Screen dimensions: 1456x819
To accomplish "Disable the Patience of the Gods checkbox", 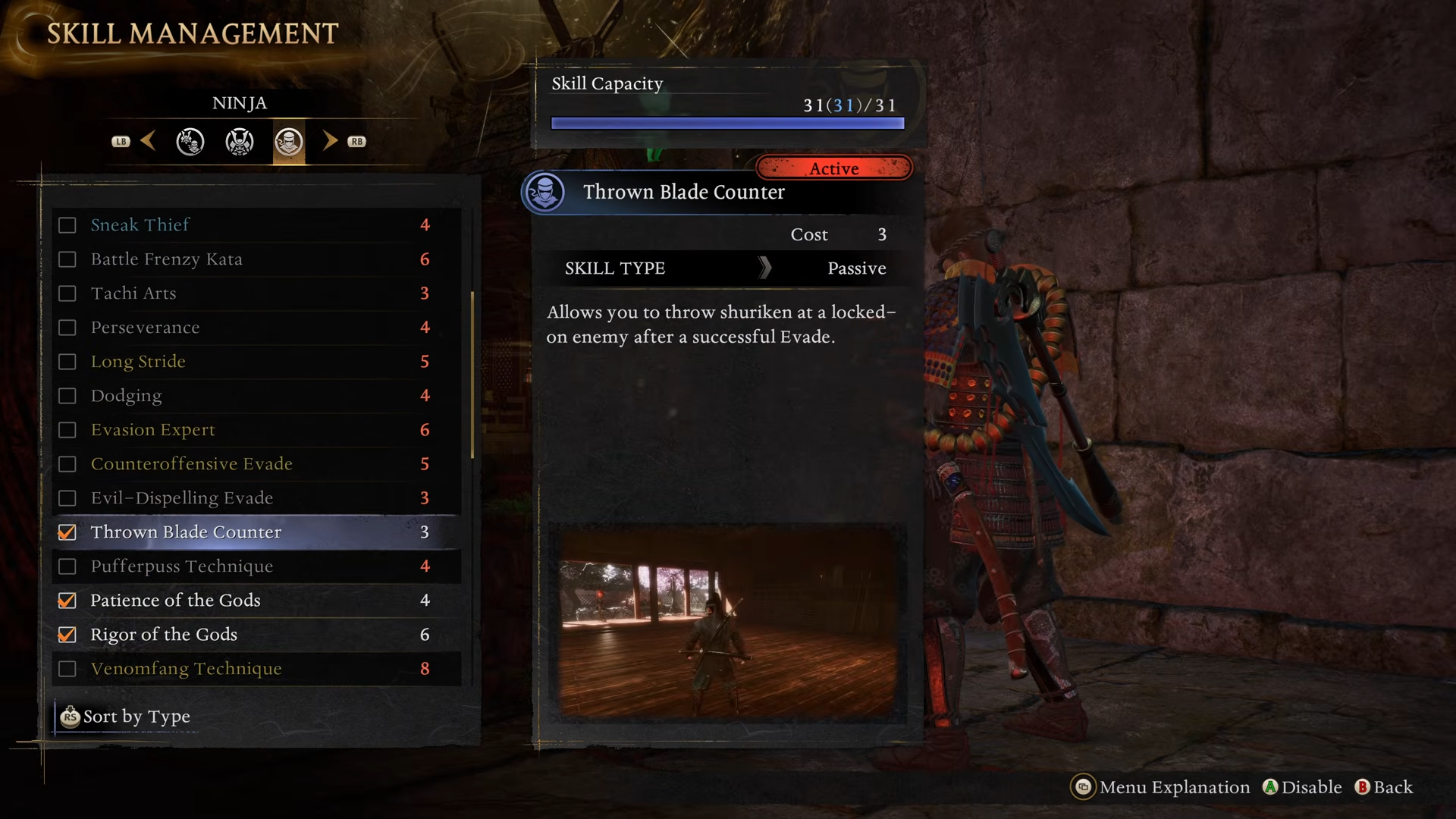I will click(67, 601).
